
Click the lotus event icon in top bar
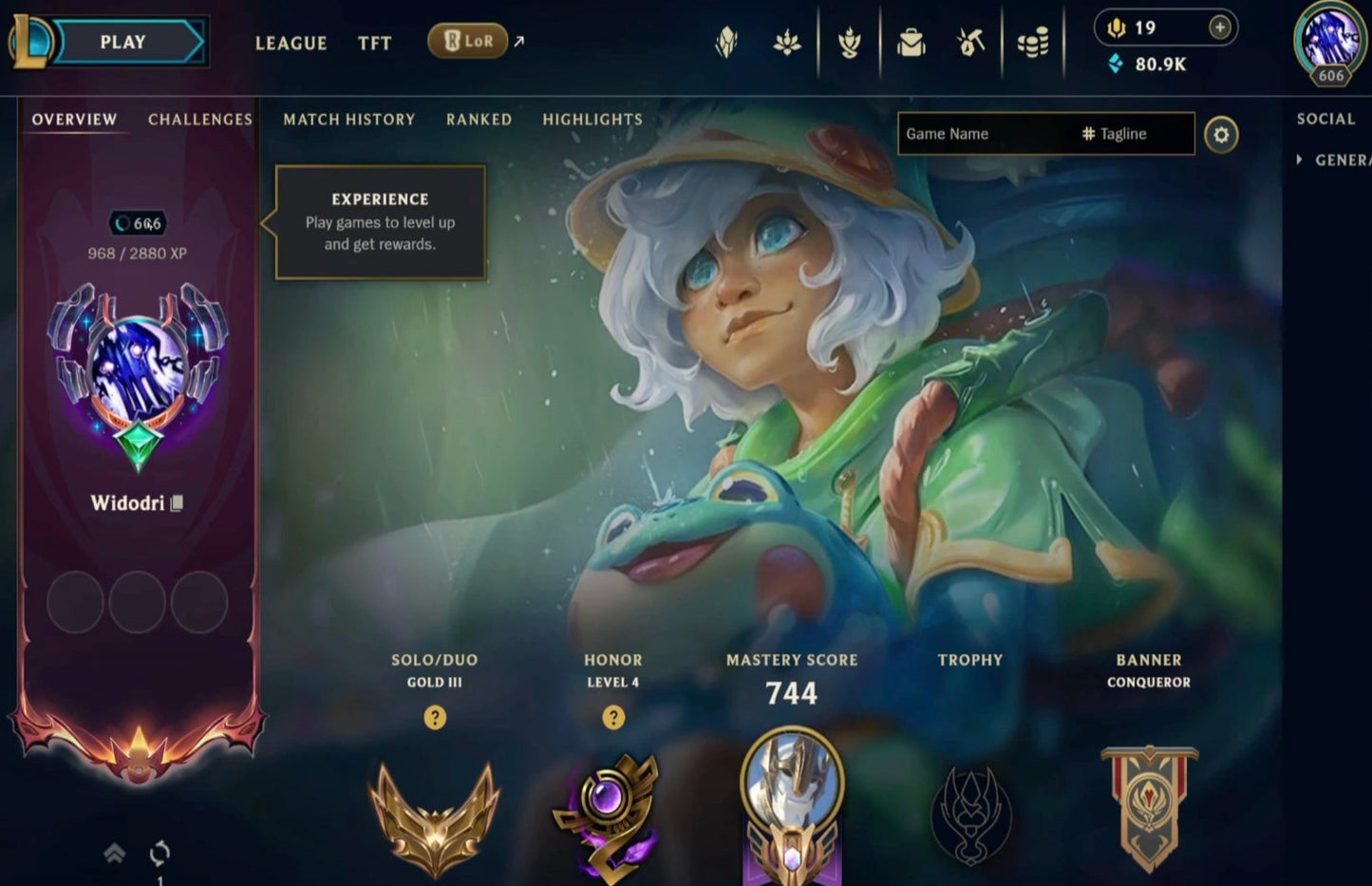788,41
